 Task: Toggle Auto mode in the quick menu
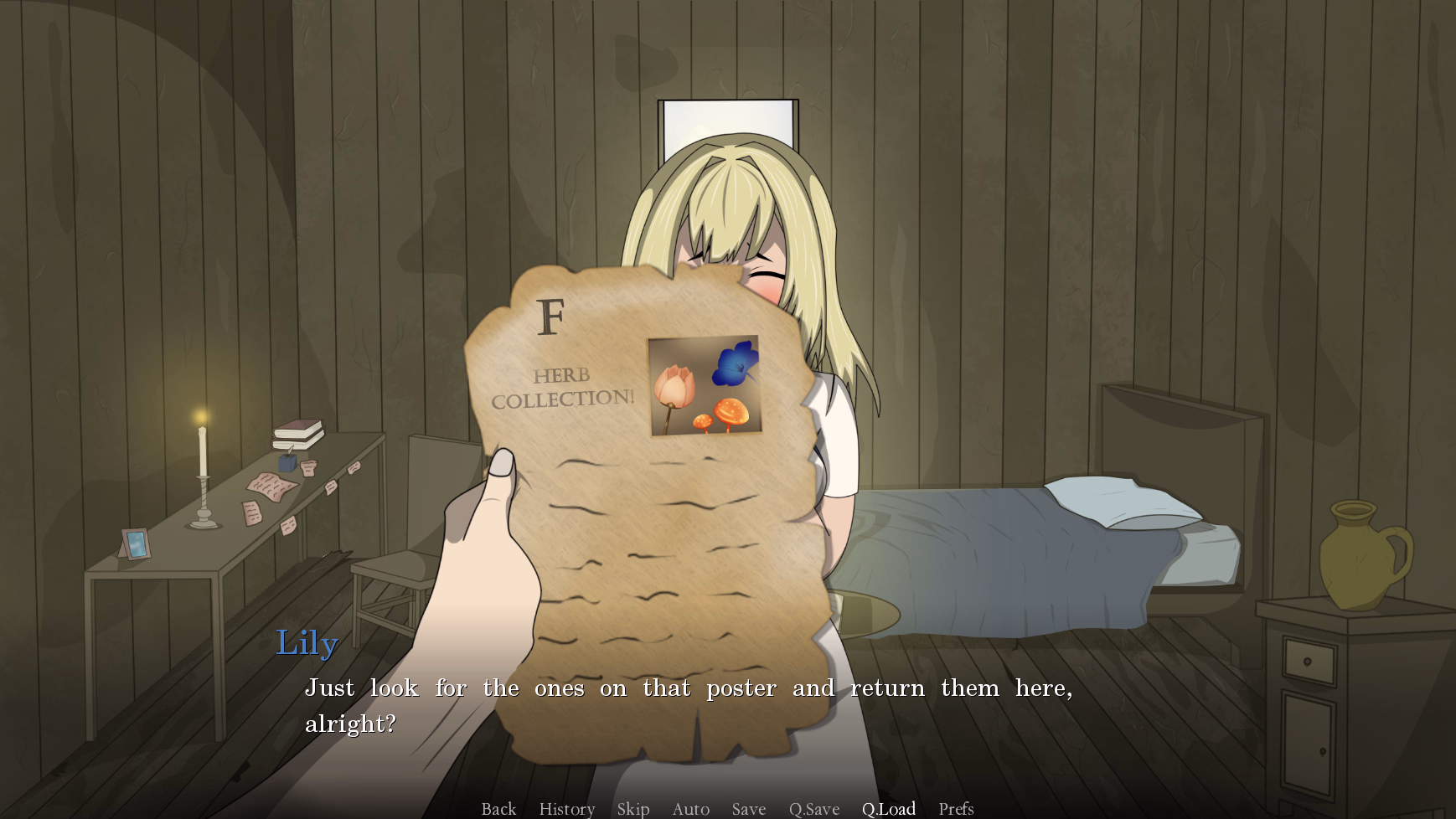click(x=689, y=807)
